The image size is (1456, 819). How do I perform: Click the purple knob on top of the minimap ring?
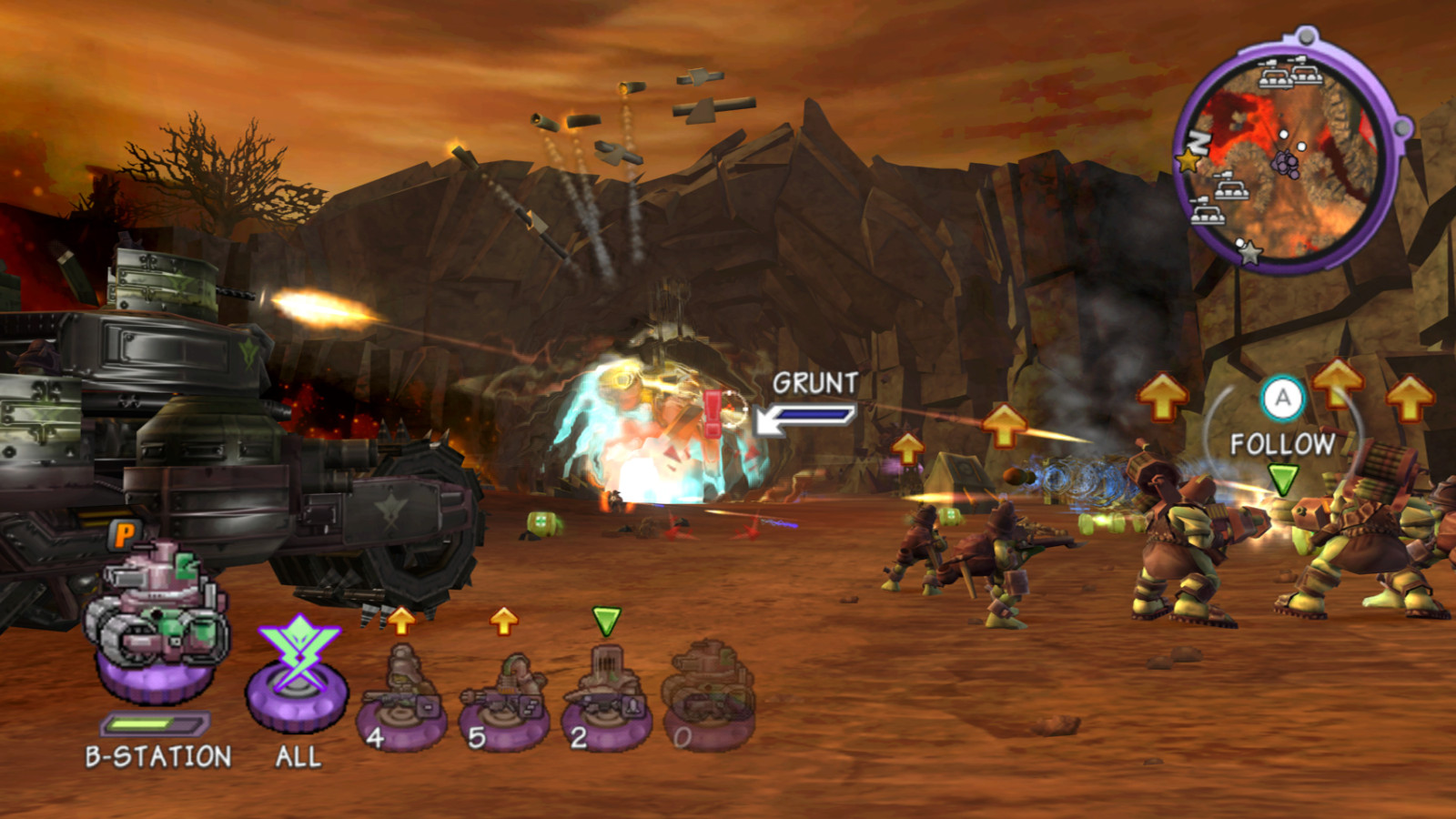(1305, 36)
